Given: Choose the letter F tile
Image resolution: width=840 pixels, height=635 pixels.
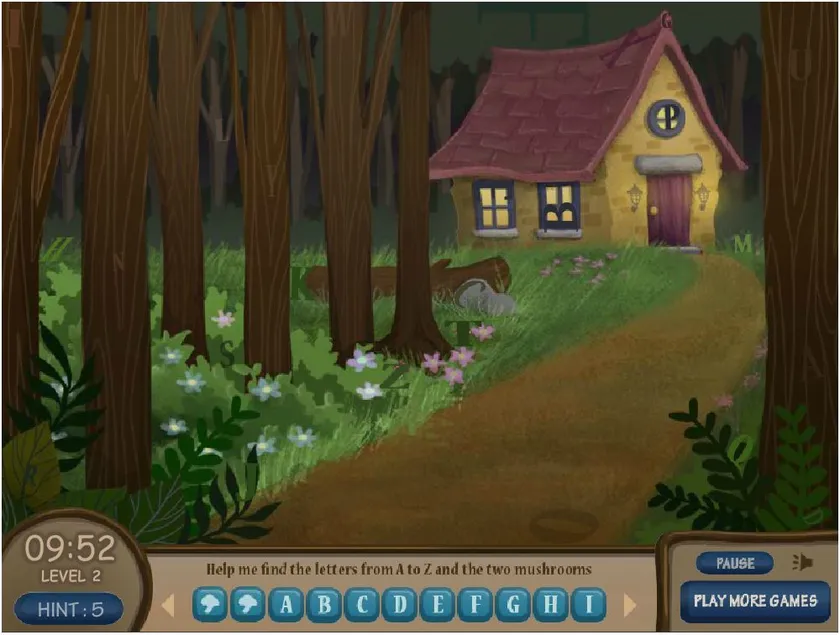Looking at the screenshot, I should 476,604.
